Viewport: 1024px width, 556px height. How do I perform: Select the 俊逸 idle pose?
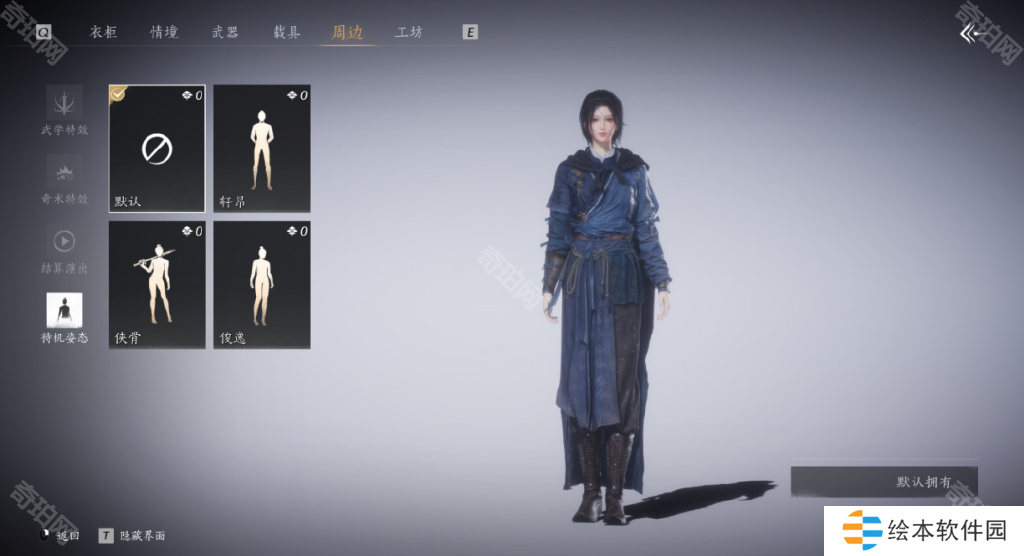tap(262, 285)
